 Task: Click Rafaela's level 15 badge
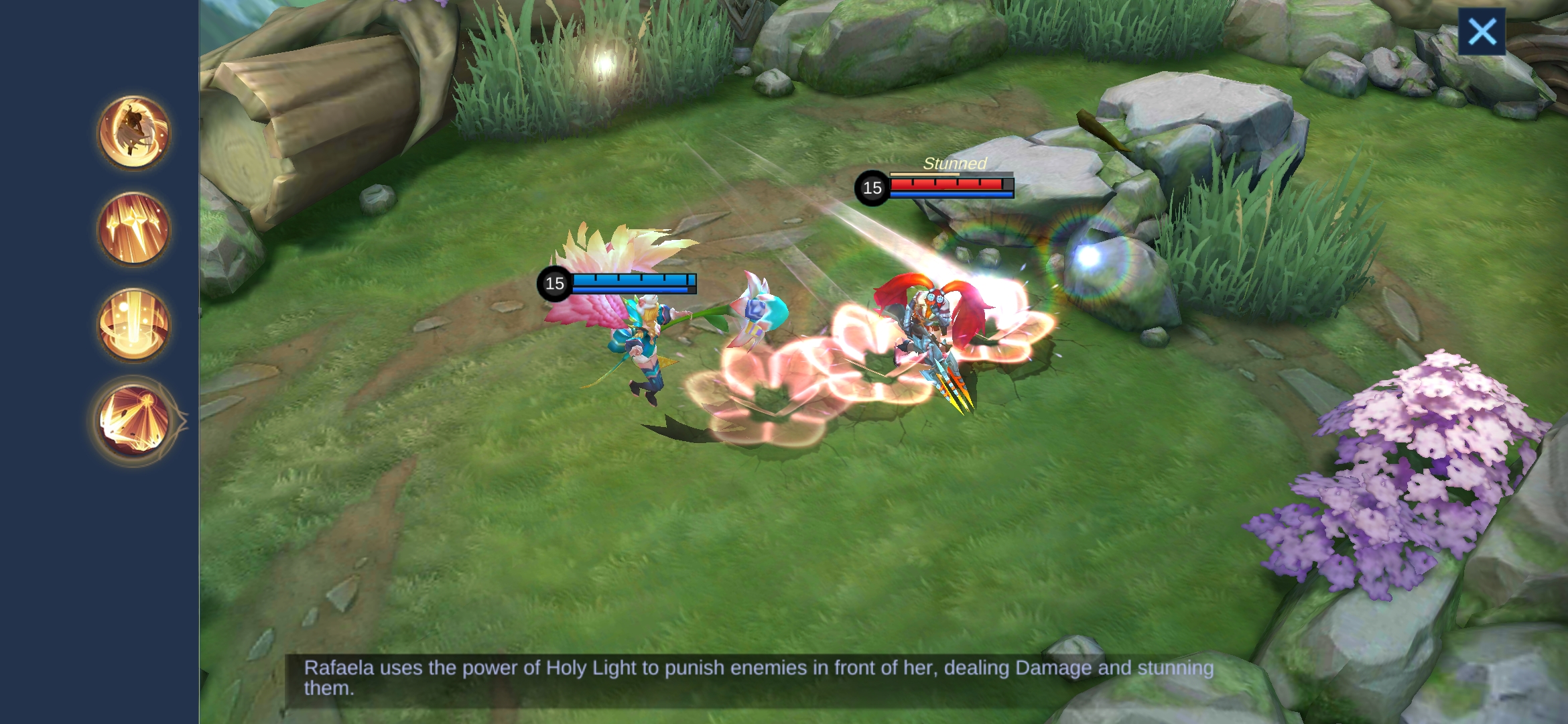tap(553, 284)
